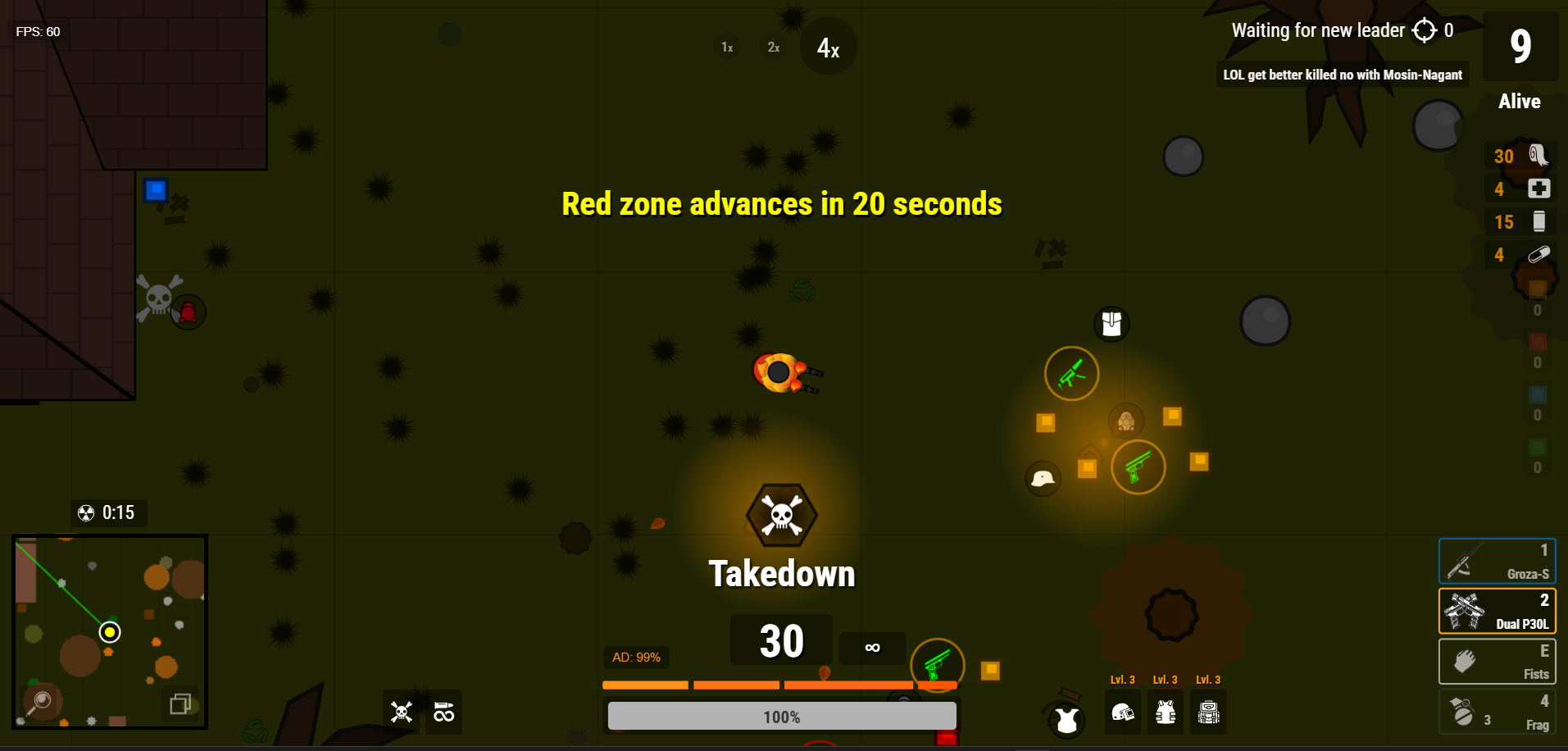Screen dimensions: 1568x751
Task: Use pills from the inventory
Action: pyautogui.click(x=1538, y=254)
